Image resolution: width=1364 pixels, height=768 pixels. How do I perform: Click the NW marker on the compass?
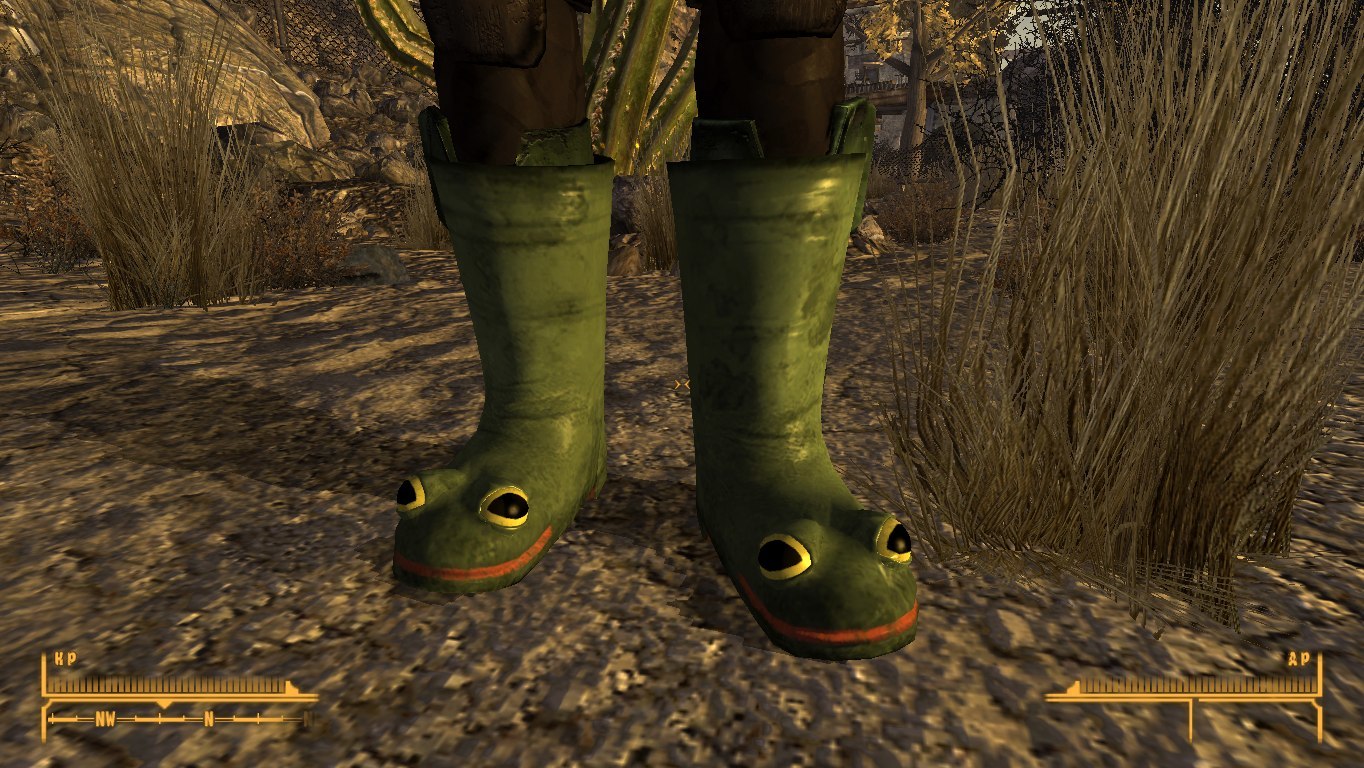coord(104,717)
